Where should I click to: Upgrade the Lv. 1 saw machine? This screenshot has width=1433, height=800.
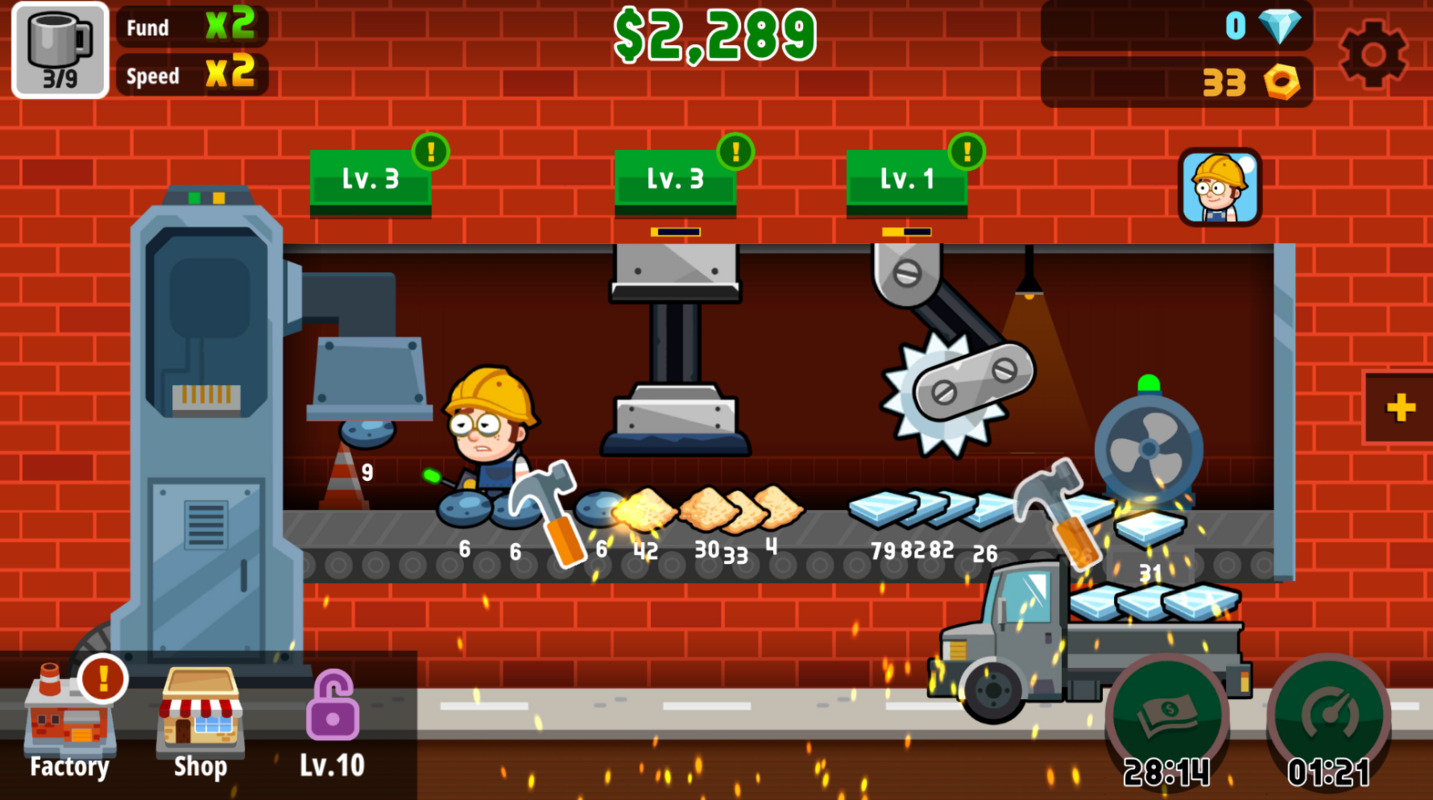[x=907, y=180]
